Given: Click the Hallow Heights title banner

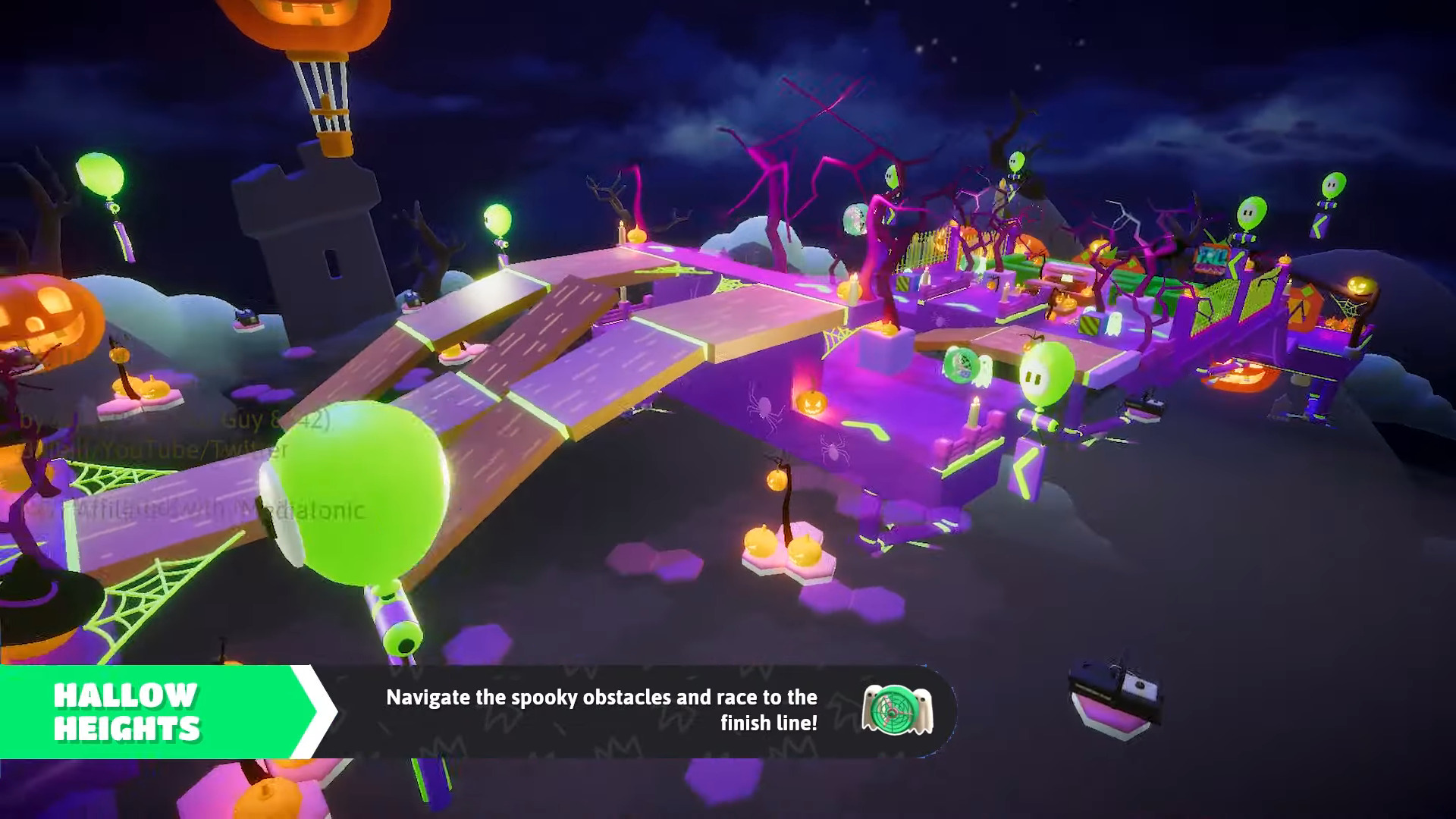Looking at the screenshot, I should (127, 711).
